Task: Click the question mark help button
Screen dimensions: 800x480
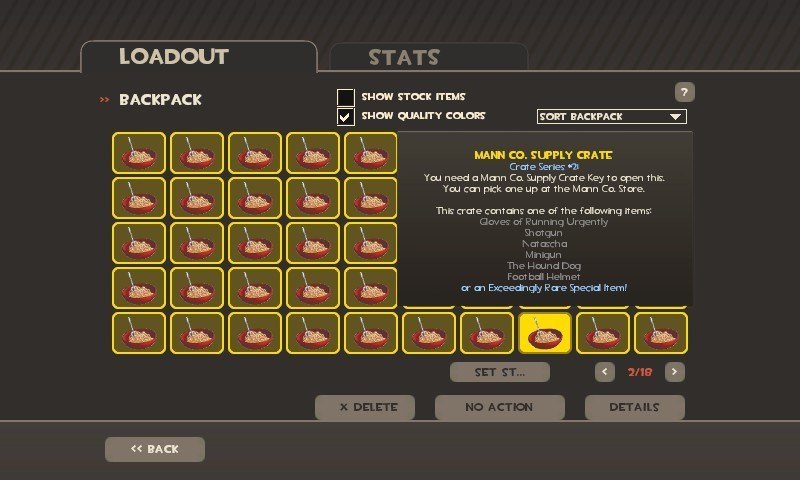Action: click(684, 92)
